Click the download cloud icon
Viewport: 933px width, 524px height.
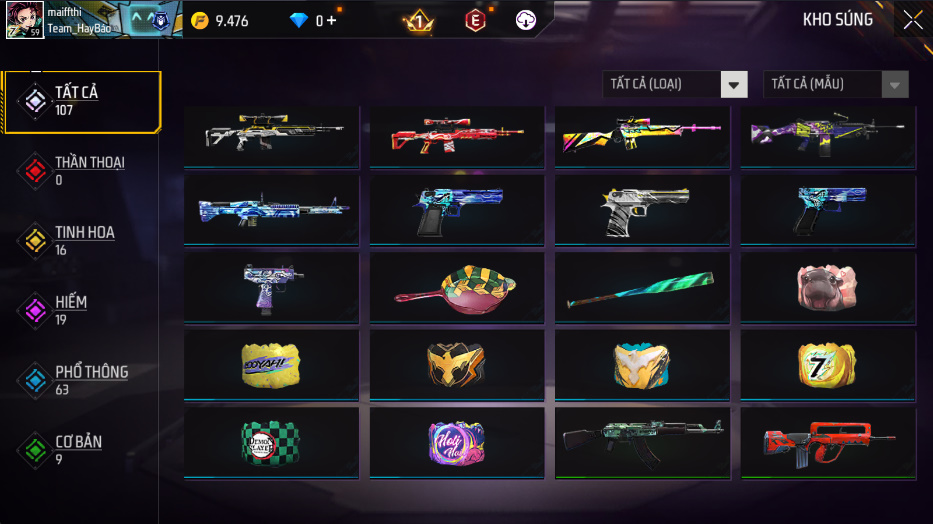(527, 20)
